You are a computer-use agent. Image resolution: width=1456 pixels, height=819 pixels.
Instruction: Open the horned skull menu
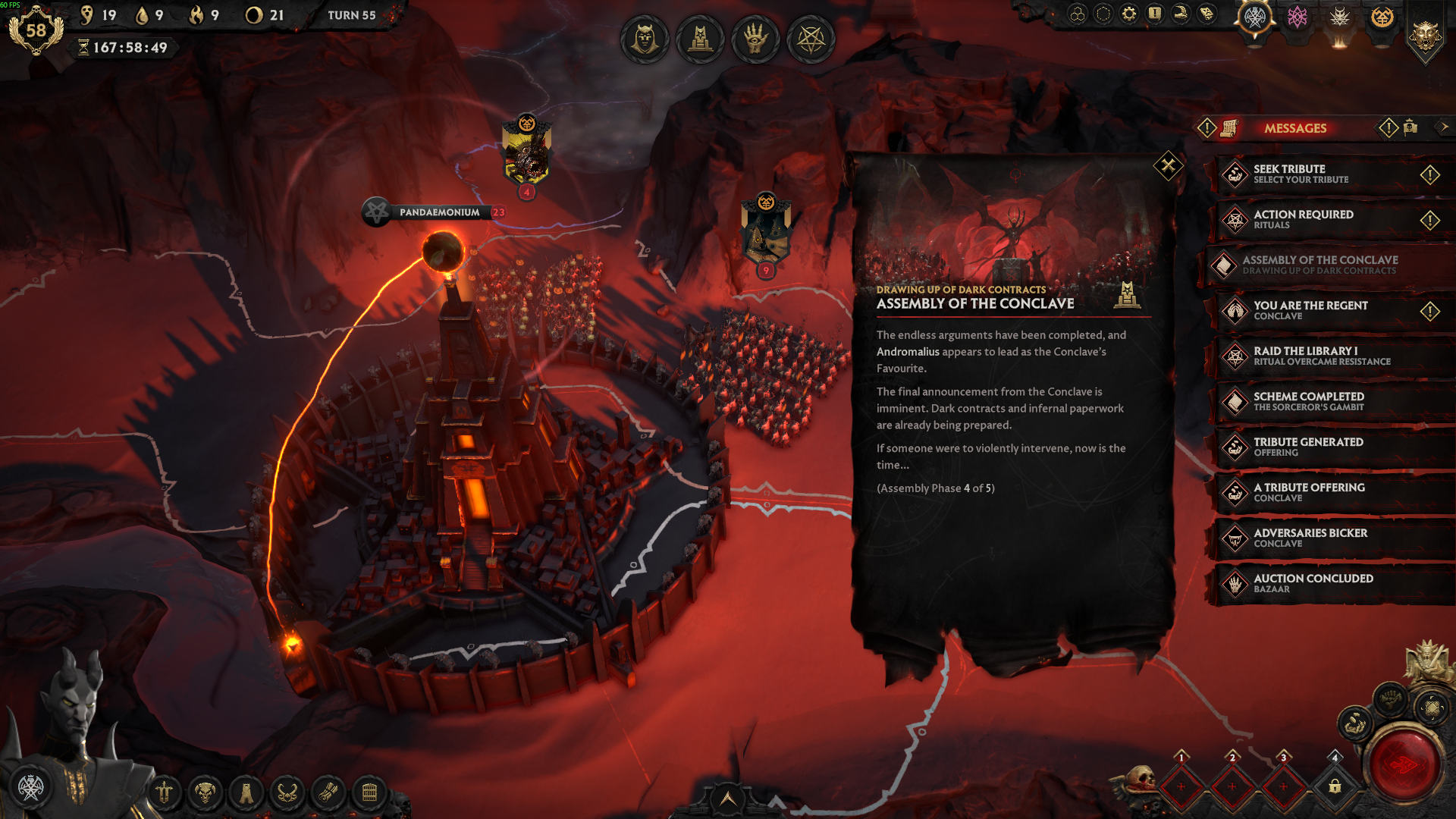click(205, 793)
